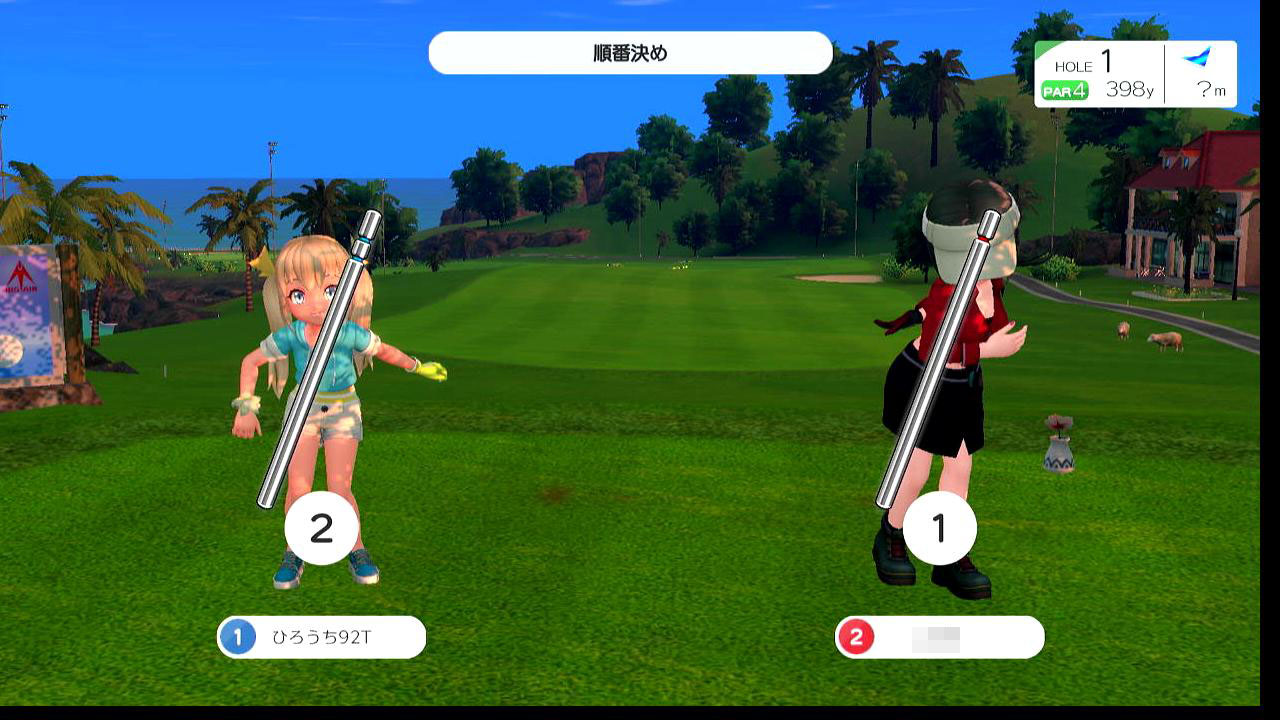Image resolution: width=1280 pixels, height=720 pixels.
Task: Select player one's ひろうち92T name plate
Action: click(x=321, y=637)
